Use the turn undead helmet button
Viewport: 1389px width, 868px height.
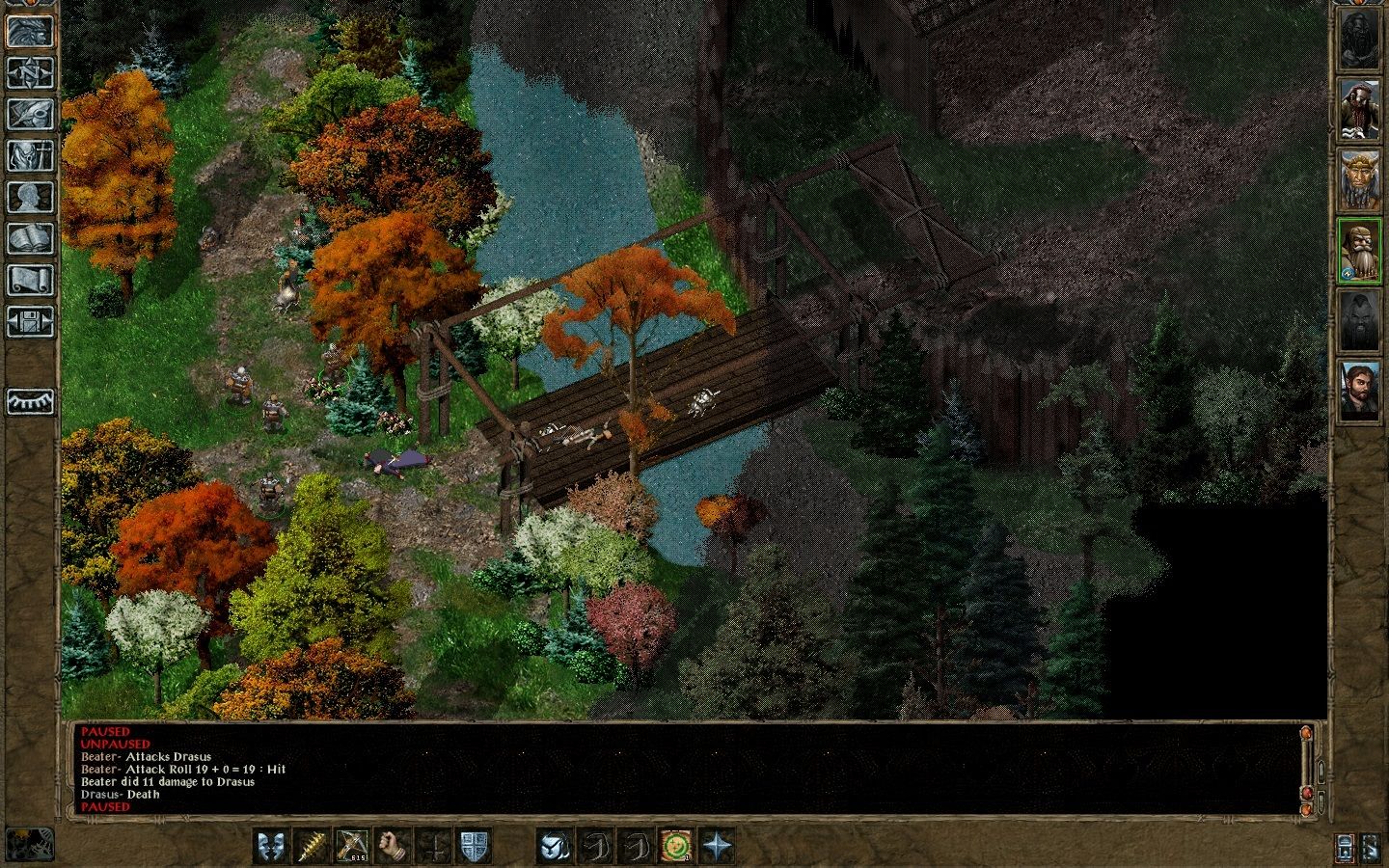click(555, 846)
